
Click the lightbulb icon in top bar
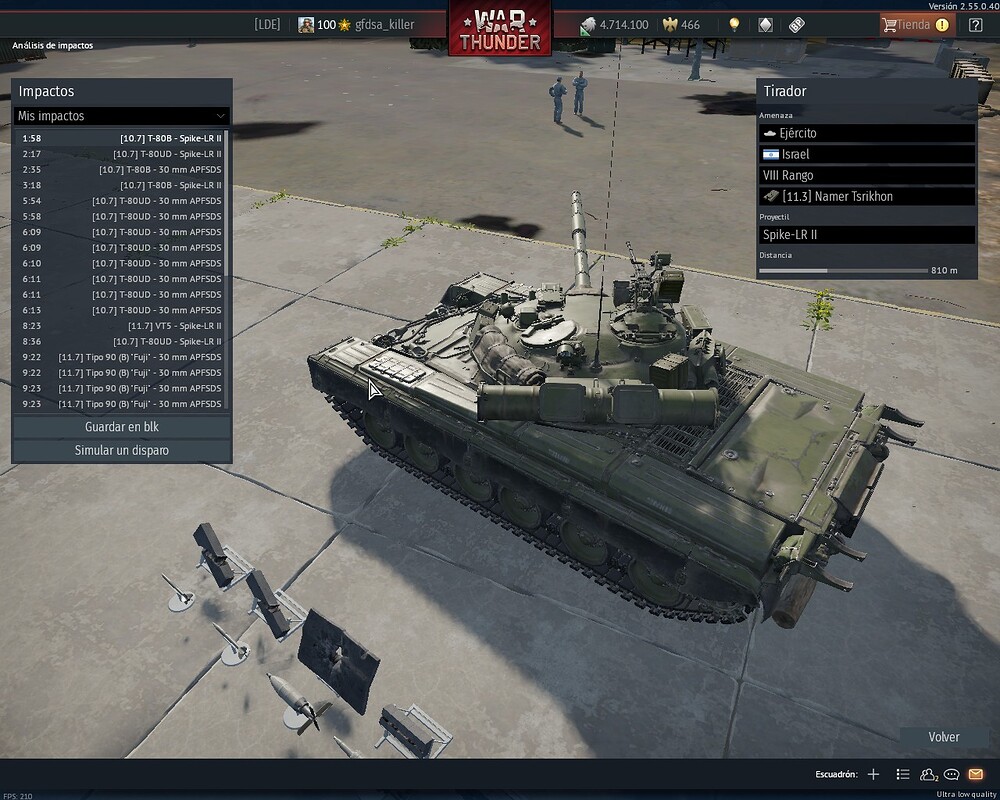point(734,25)
